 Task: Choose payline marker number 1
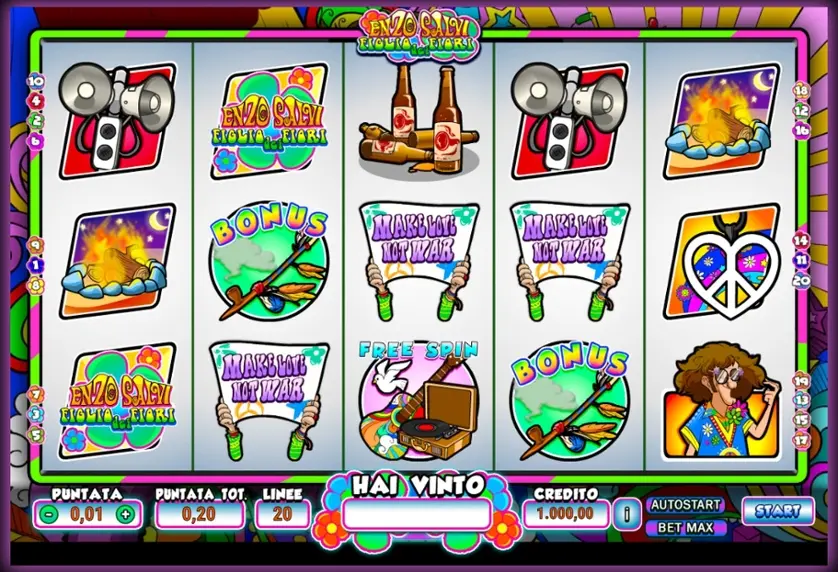click(x=36, y=265)
